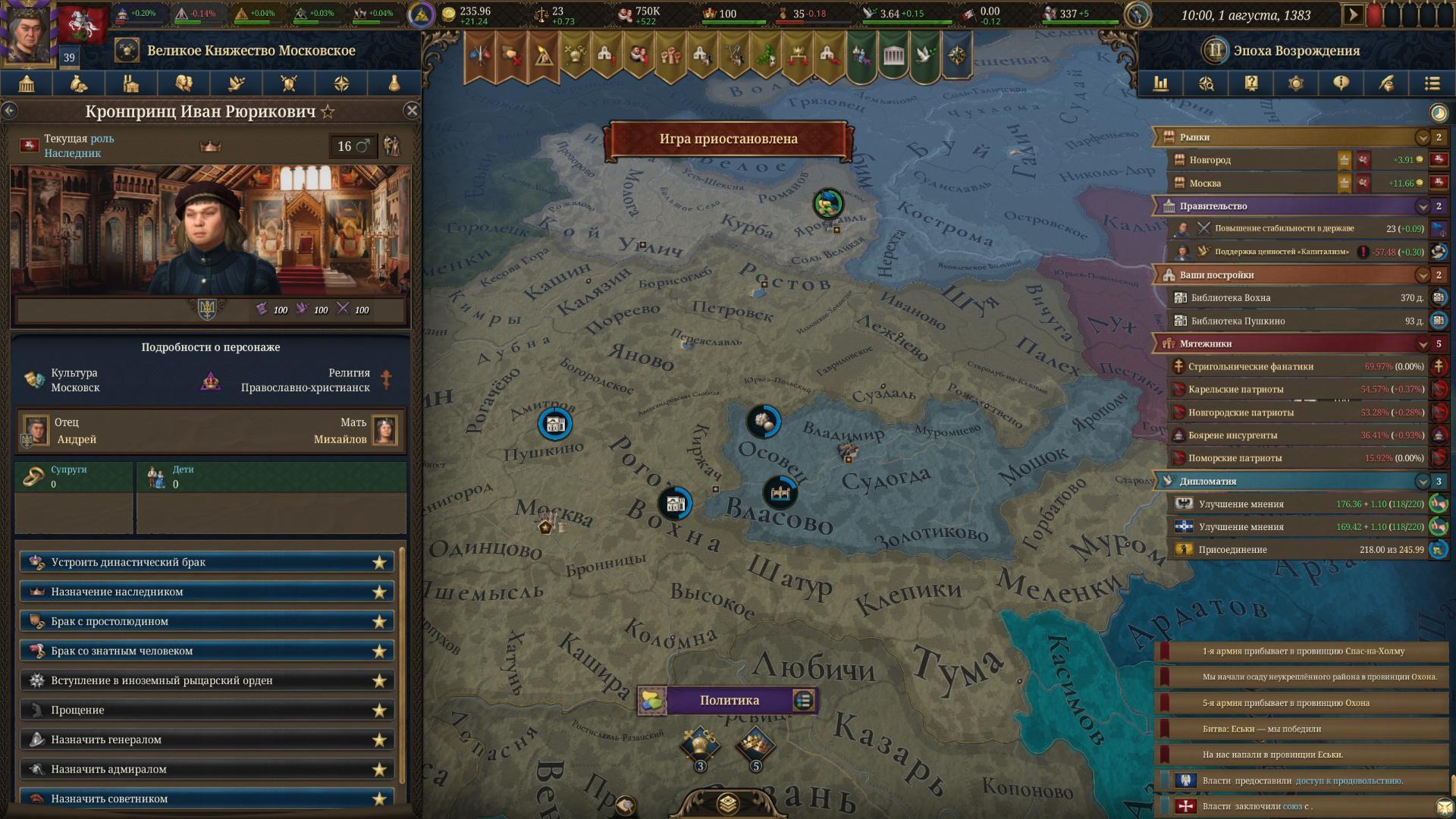1456x819 pixels.
Task: Collapse the 'Рынки' outliner section
Action: click(1423, 137)
